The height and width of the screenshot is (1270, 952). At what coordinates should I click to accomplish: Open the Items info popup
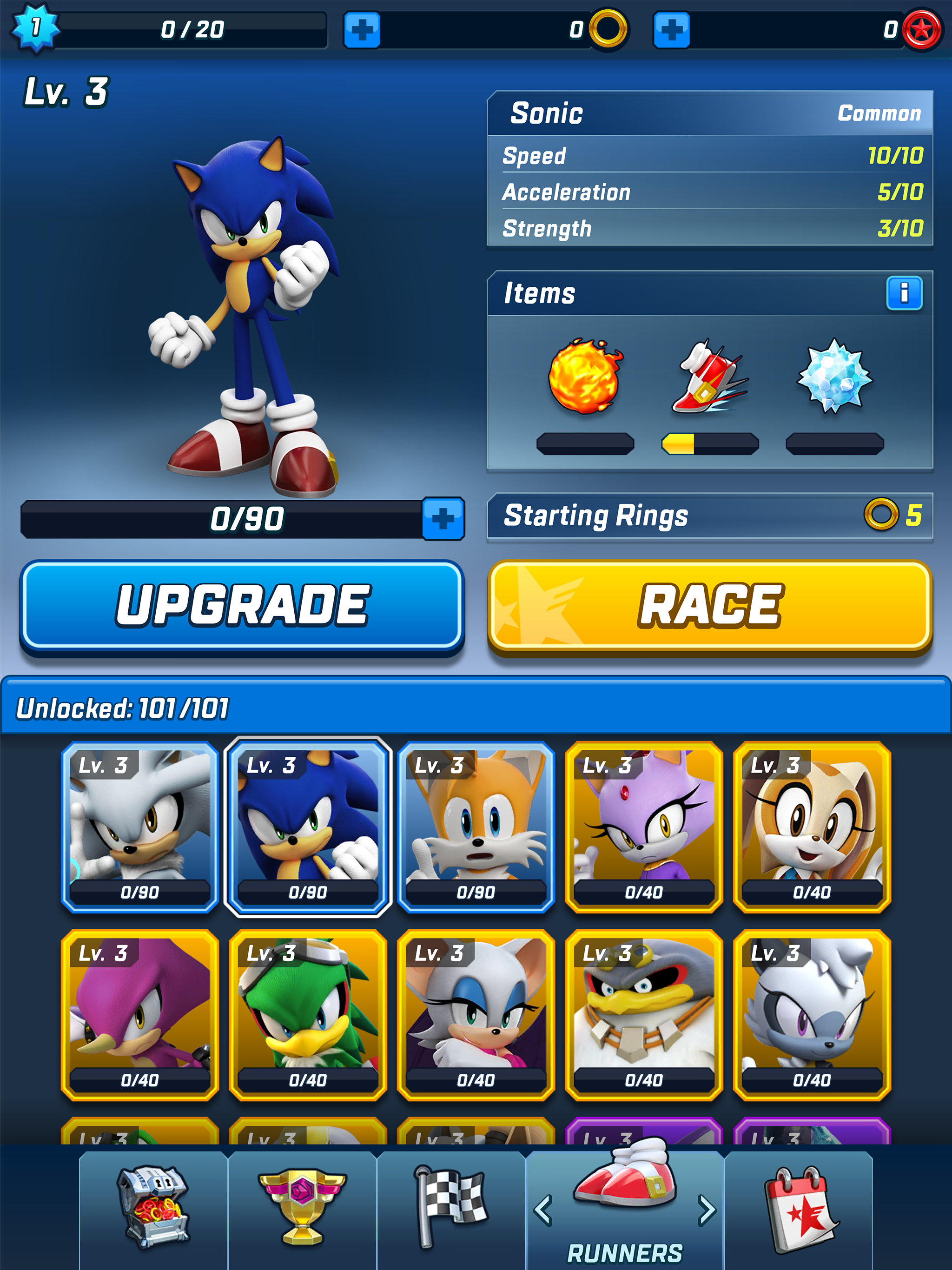[x=906, y=294]
